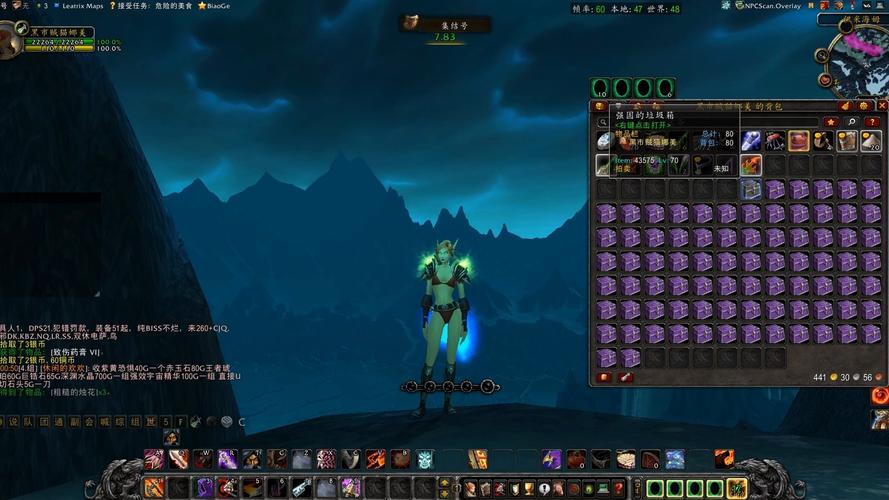The width and height of the screenshot is (889, 500).
Task: Click the bag sort broom button
Action: point(845,105)
